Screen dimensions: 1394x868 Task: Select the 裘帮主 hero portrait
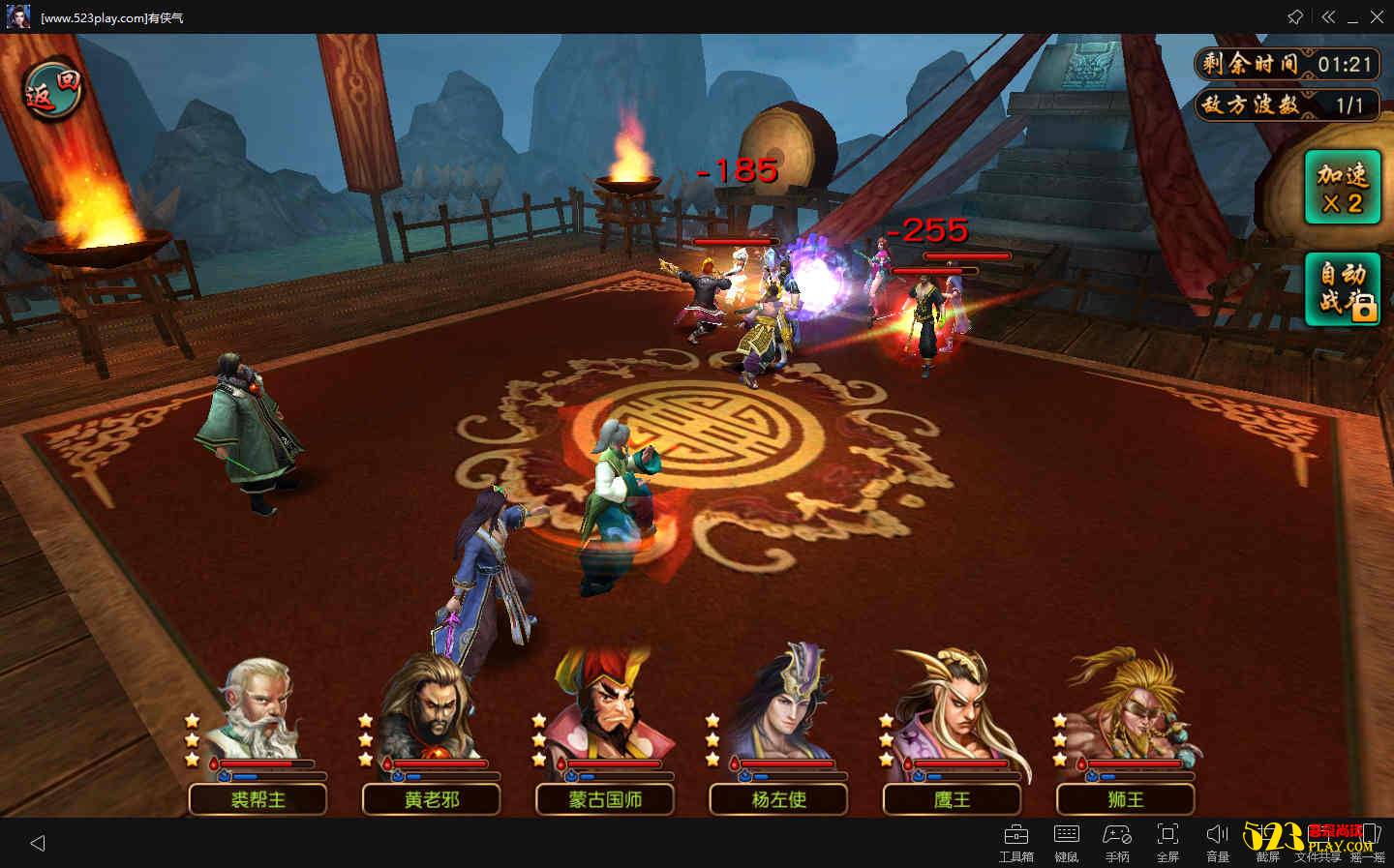coord(257,711)
